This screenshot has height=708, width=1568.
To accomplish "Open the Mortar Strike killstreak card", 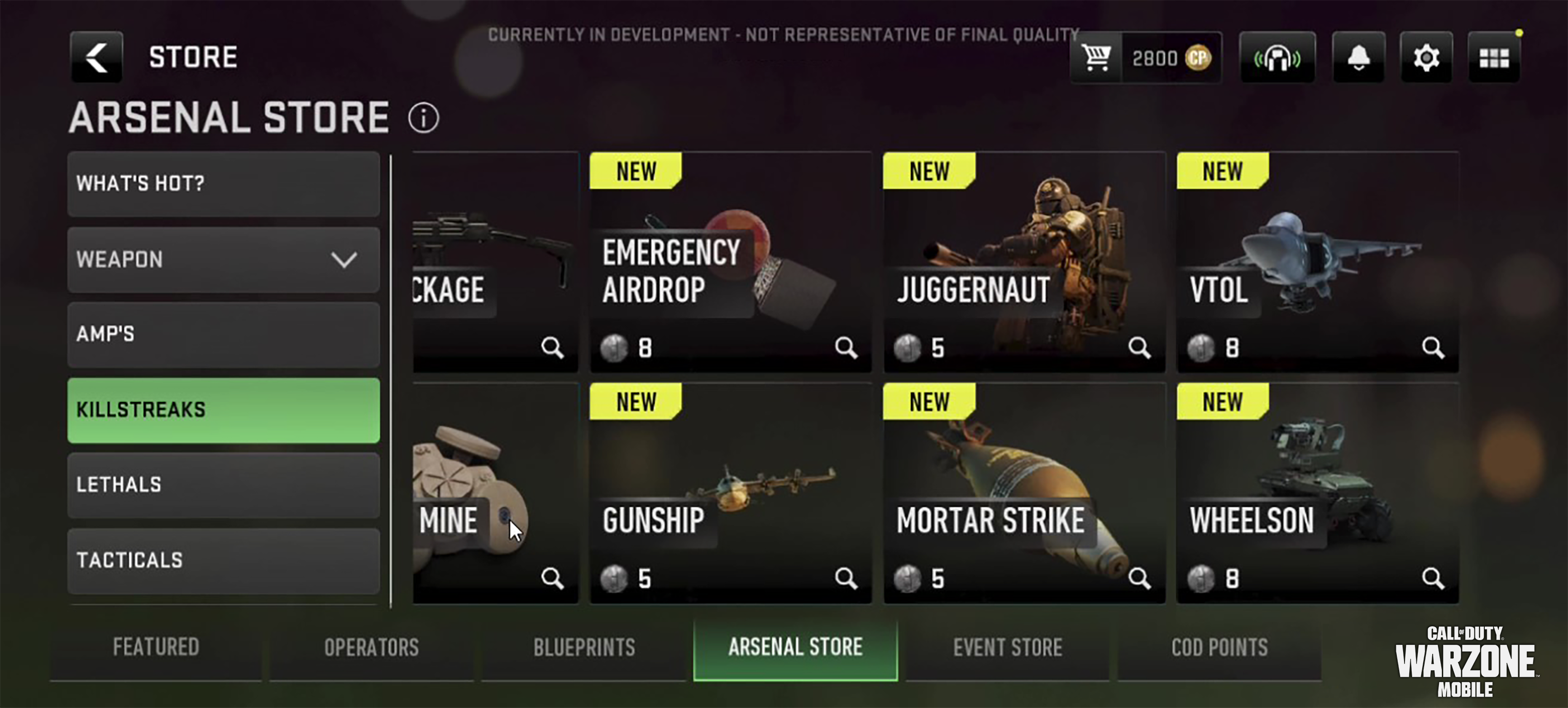I will pyautogui.click(x=1024, y=492).
